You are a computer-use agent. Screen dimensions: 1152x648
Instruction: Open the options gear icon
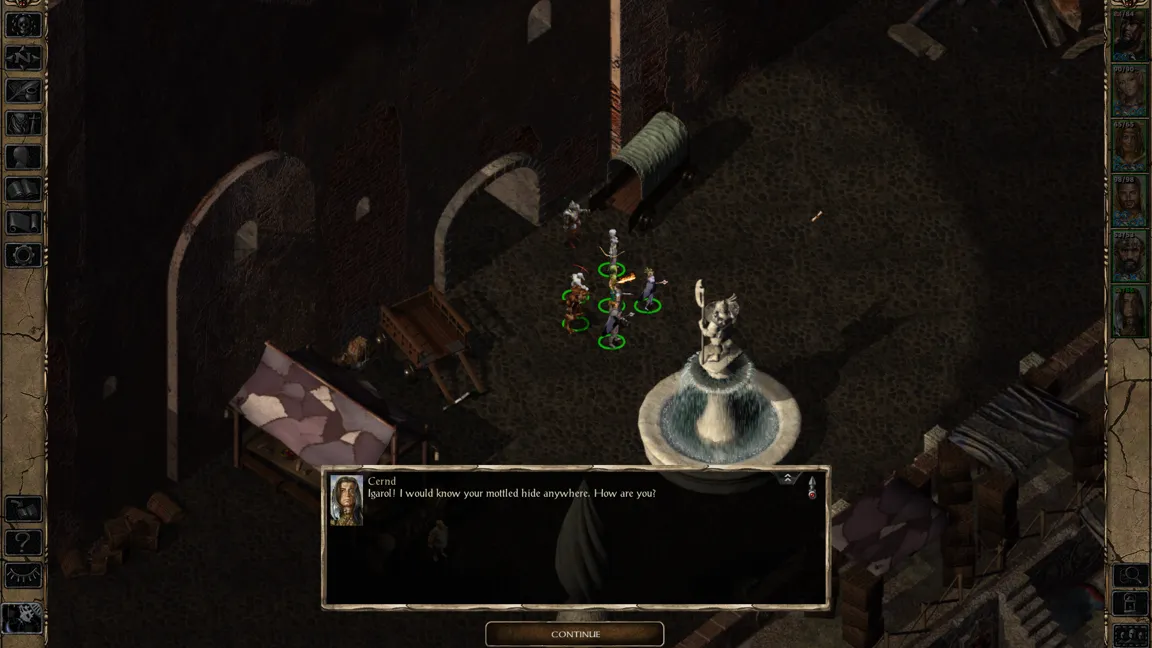pyautogui.click(x=24, y=255)
